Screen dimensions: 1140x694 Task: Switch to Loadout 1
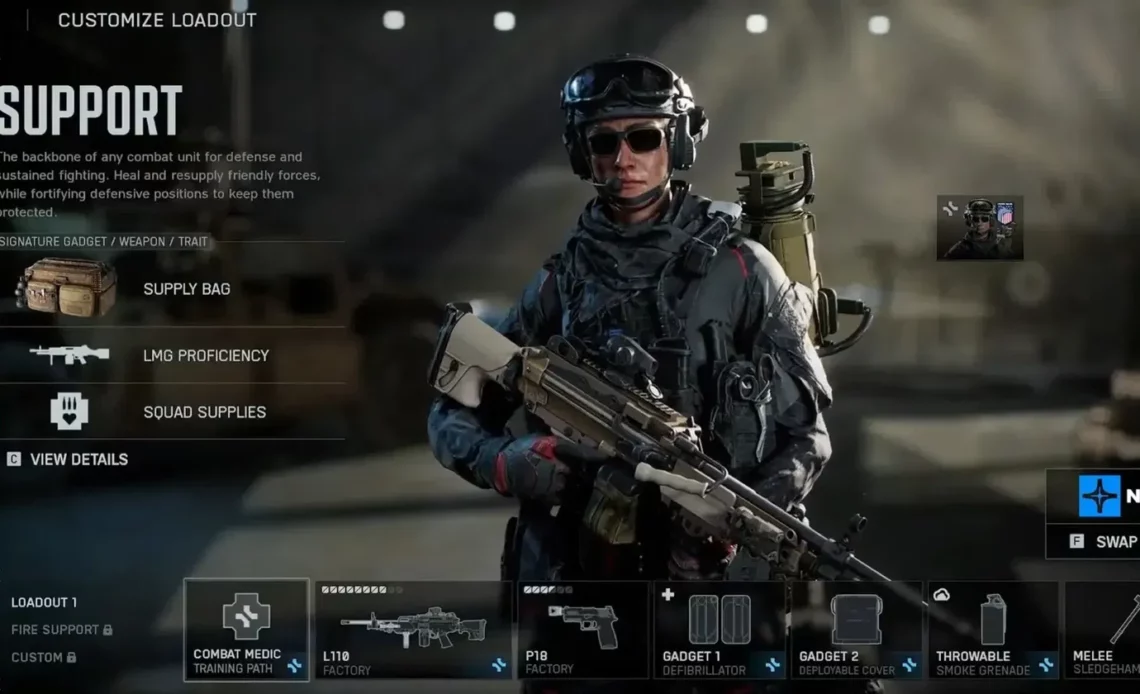(x=44, y=602)
